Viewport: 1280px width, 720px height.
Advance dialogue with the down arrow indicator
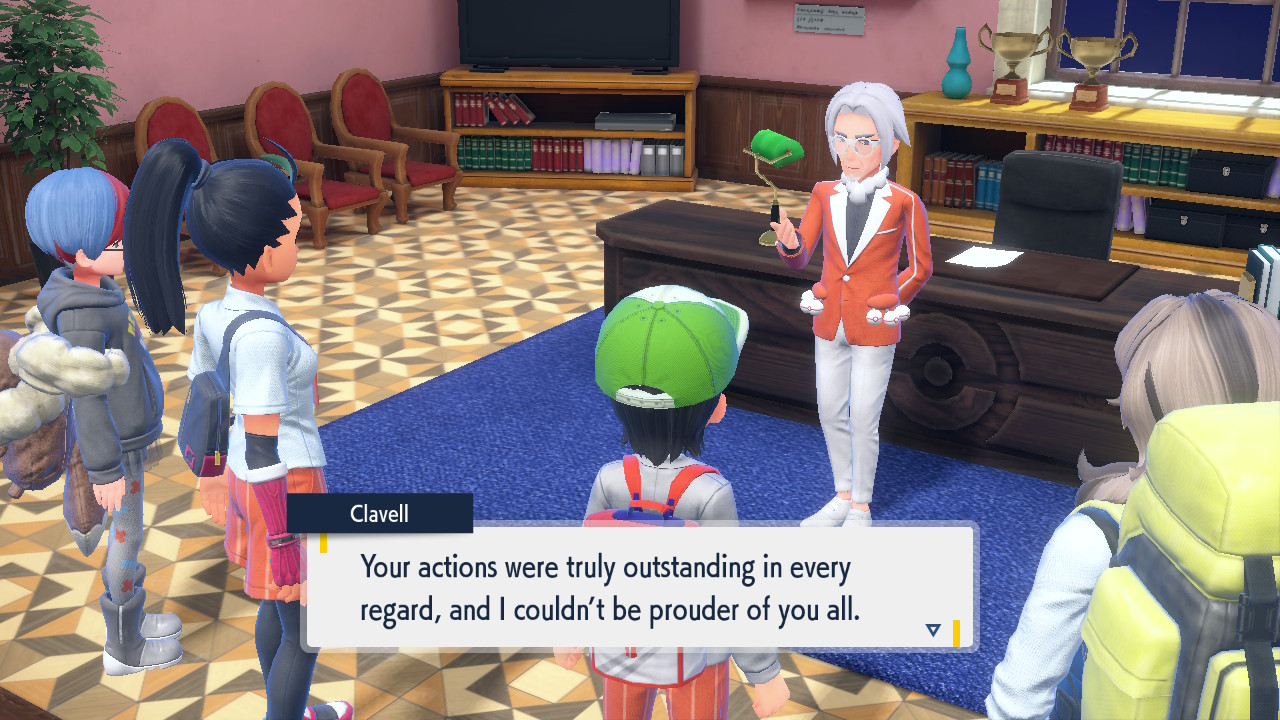pos(933,630)
